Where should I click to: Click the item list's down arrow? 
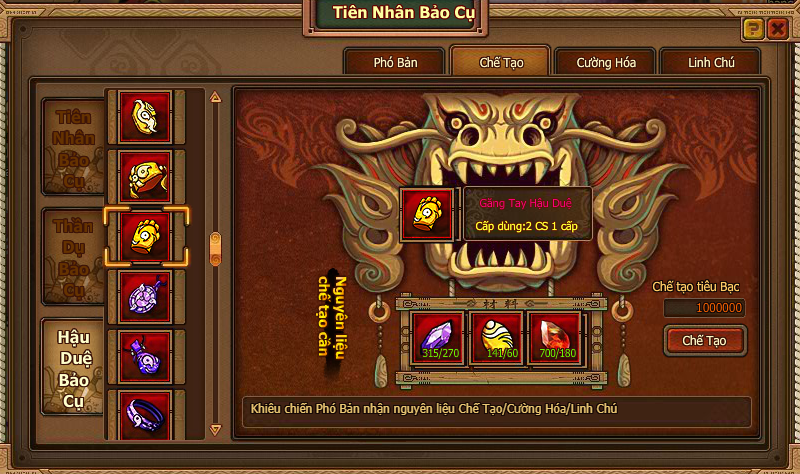(x=214, y=429)
